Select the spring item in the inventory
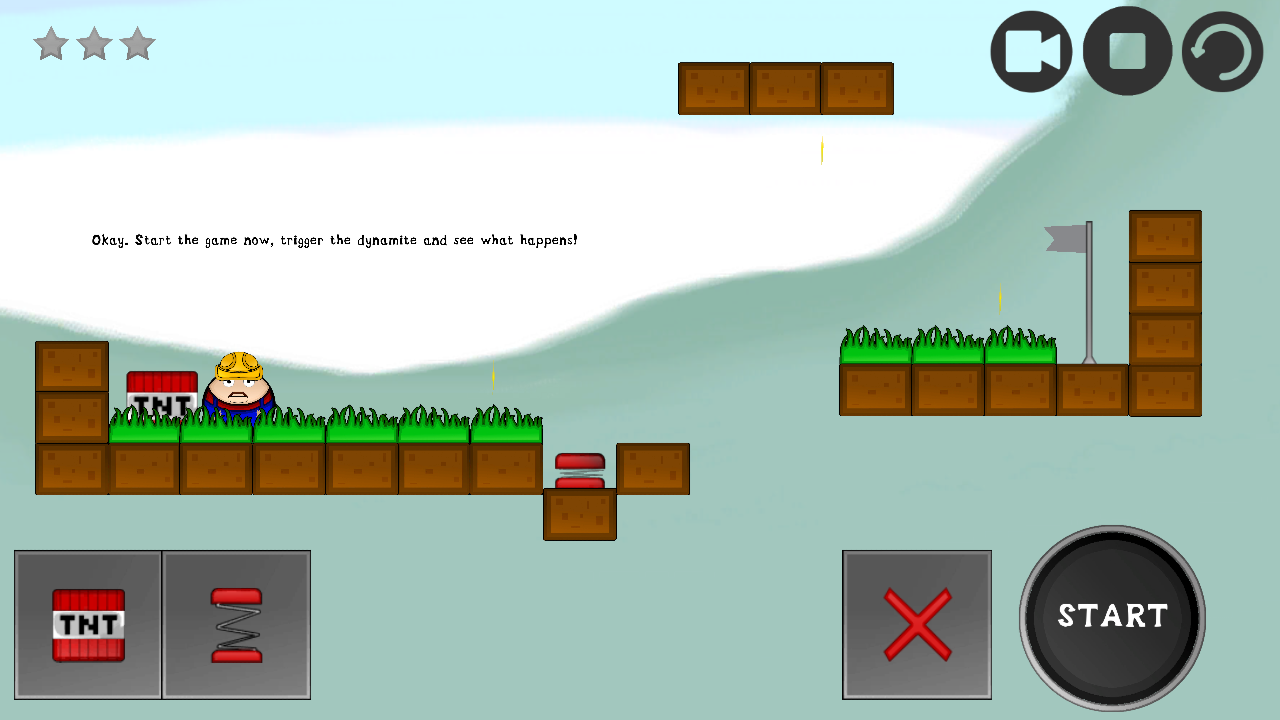This screenshot has width=1280, height=720. point(236,624)
